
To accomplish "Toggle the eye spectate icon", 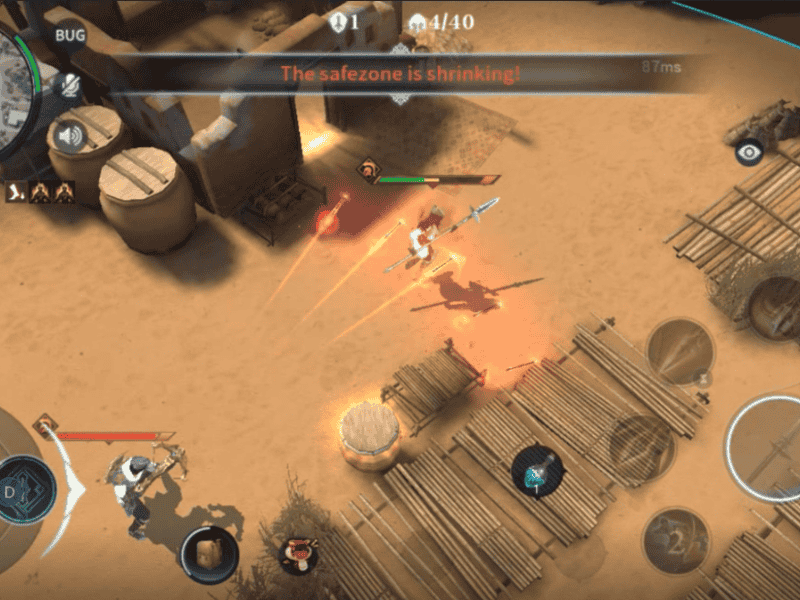I will coord(749,152).
